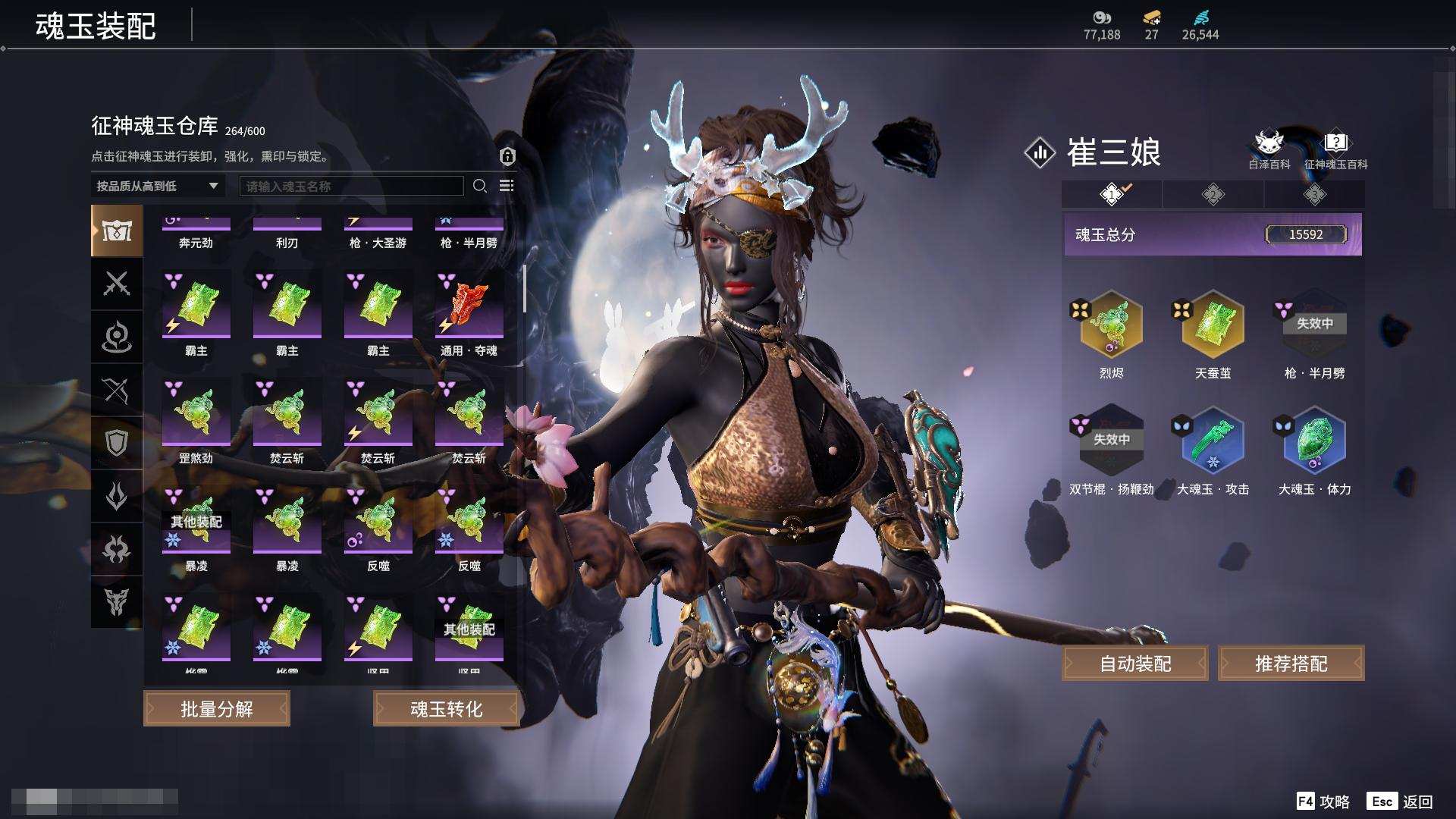Image resolution: width=1456 pixels, height=819 pixels.
Task: Click the 批量分解 batch dismantle button
Action: tap(217, 709)
